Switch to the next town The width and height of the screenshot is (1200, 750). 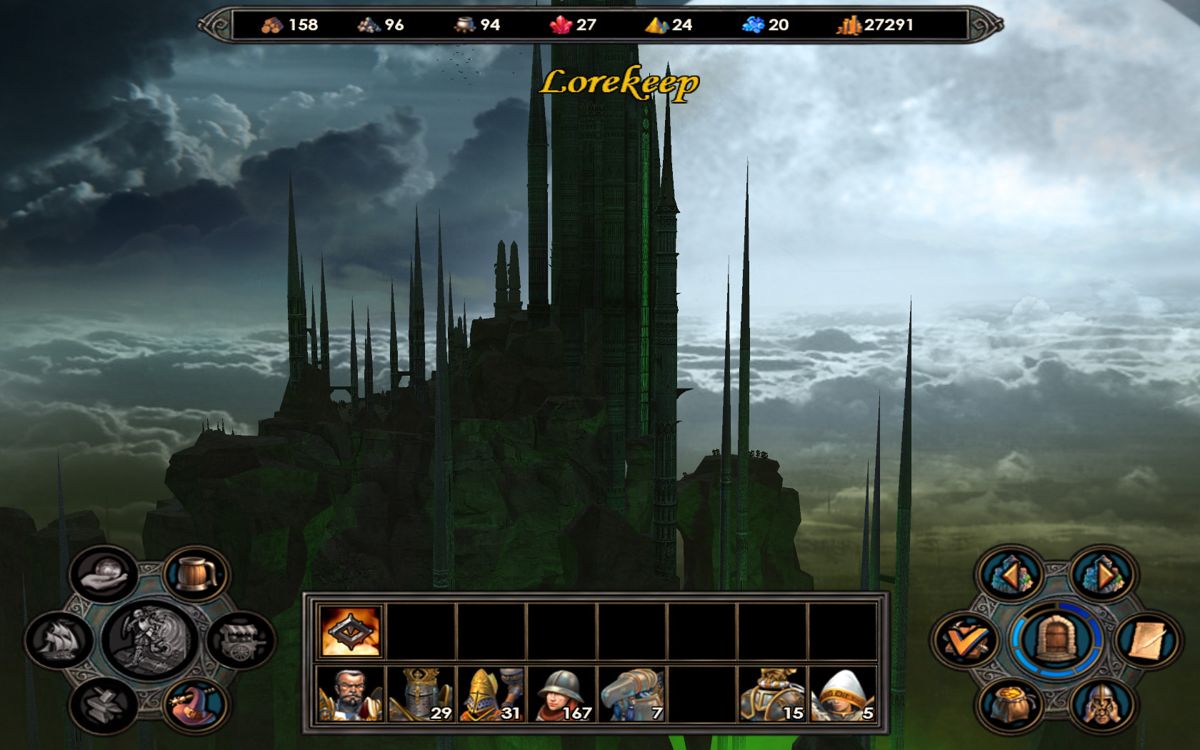click(1103, 573)
